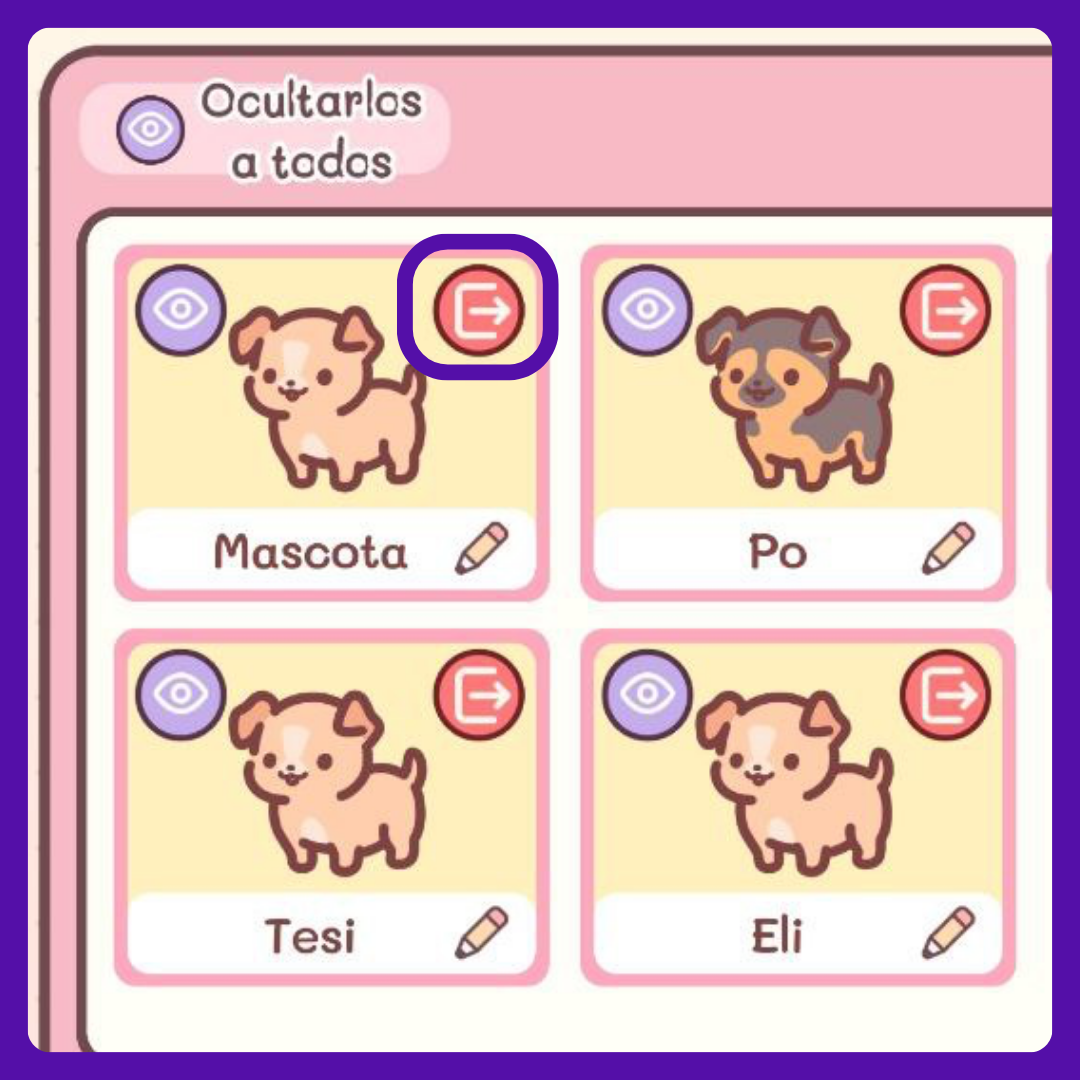Click the red exit button on Mascota's card

coord(479,310)
